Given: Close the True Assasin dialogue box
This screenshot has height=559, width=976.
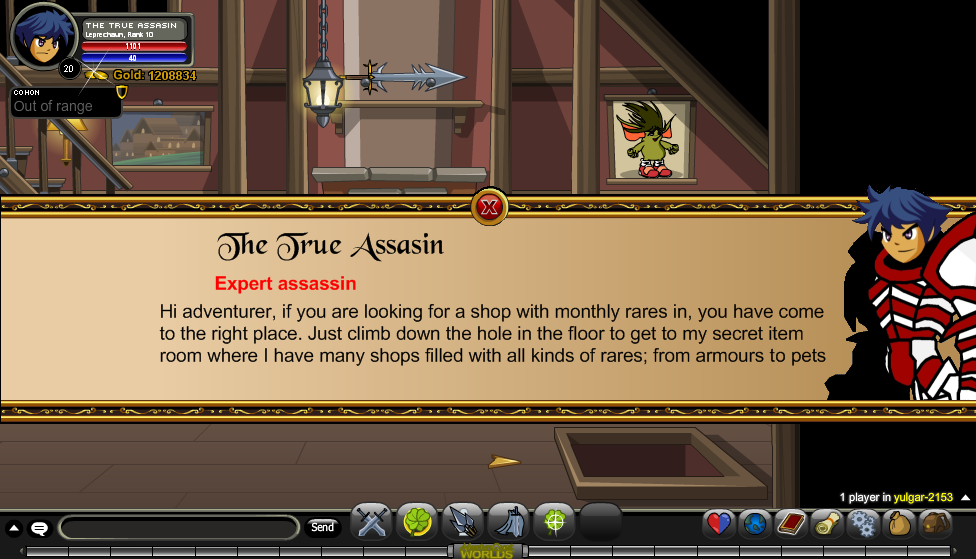Looking at the screenshot, I should 489,207.
